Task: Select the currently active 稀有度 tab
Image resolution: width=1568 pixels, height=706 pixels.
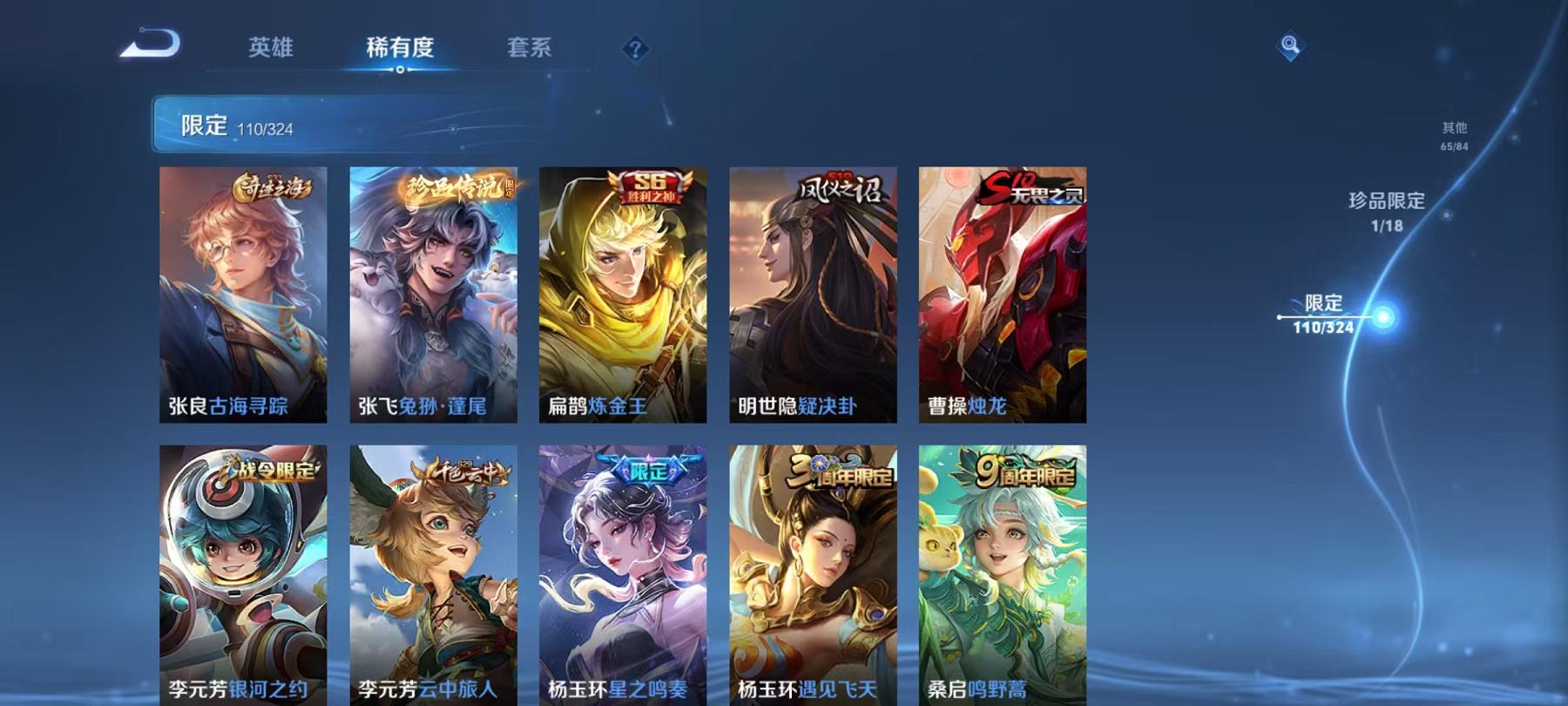Action: click(401, 49)
